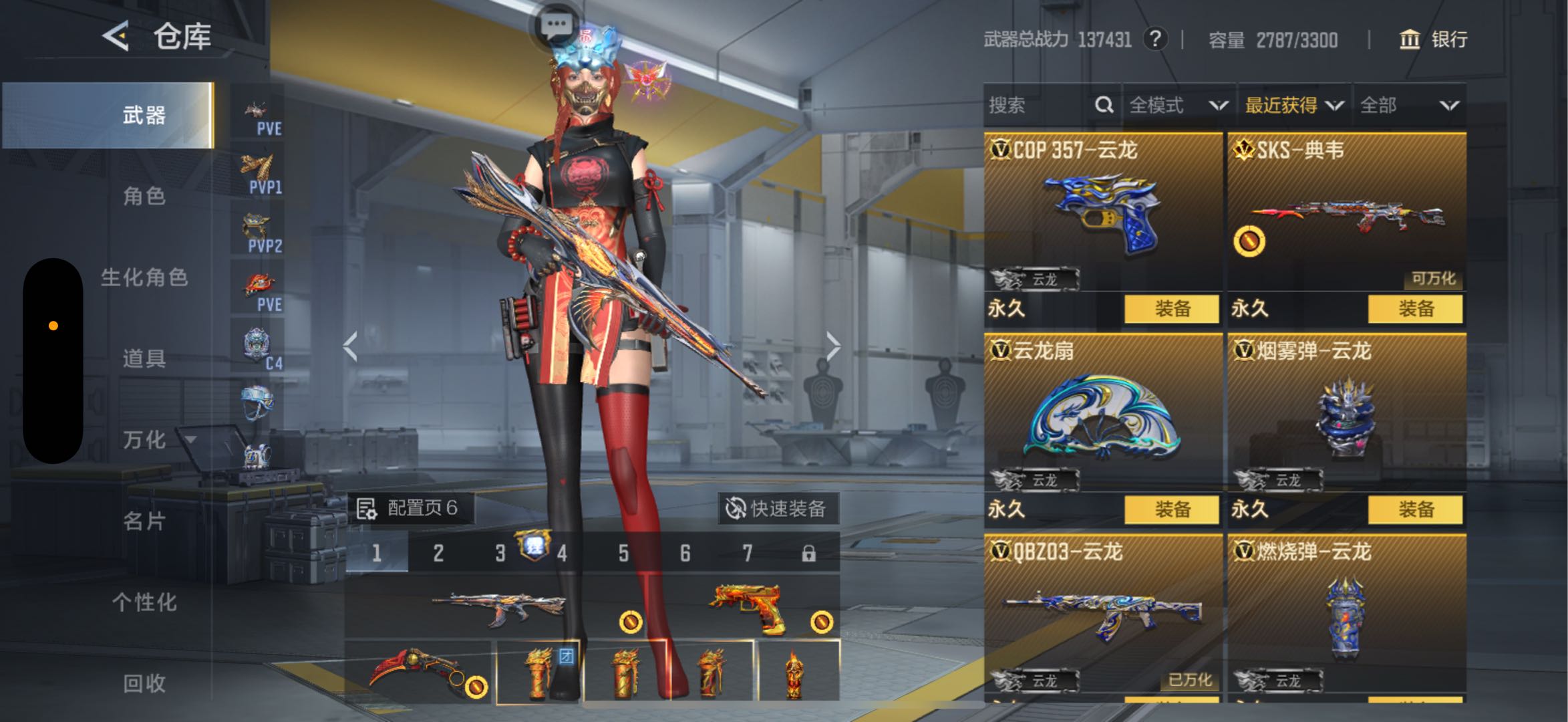The width and height of the screenshot is (1568, 722).
Task: Open the 回收 section
Action: (x=144, y=683)
